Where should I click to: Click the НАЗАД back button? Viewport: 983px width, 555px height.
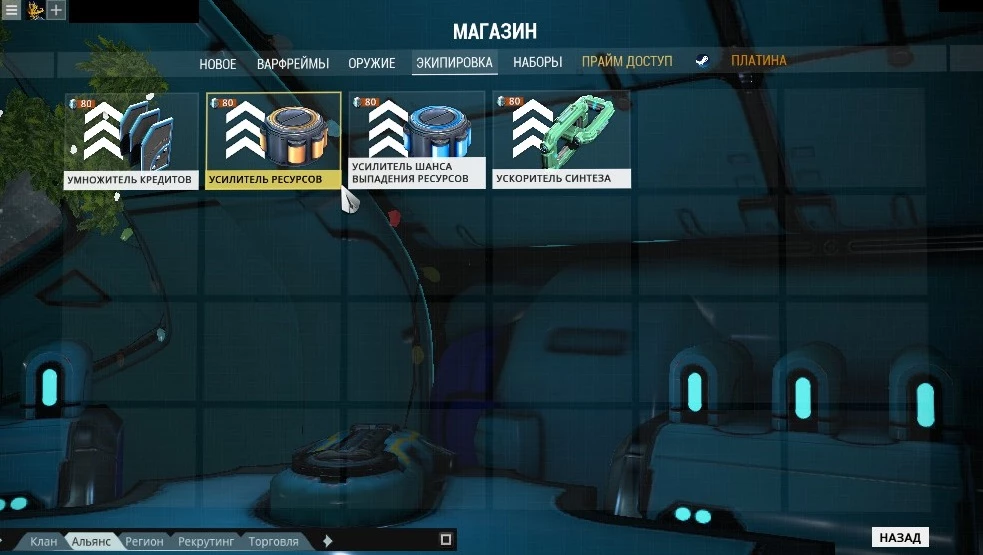[x=900, y=538]
